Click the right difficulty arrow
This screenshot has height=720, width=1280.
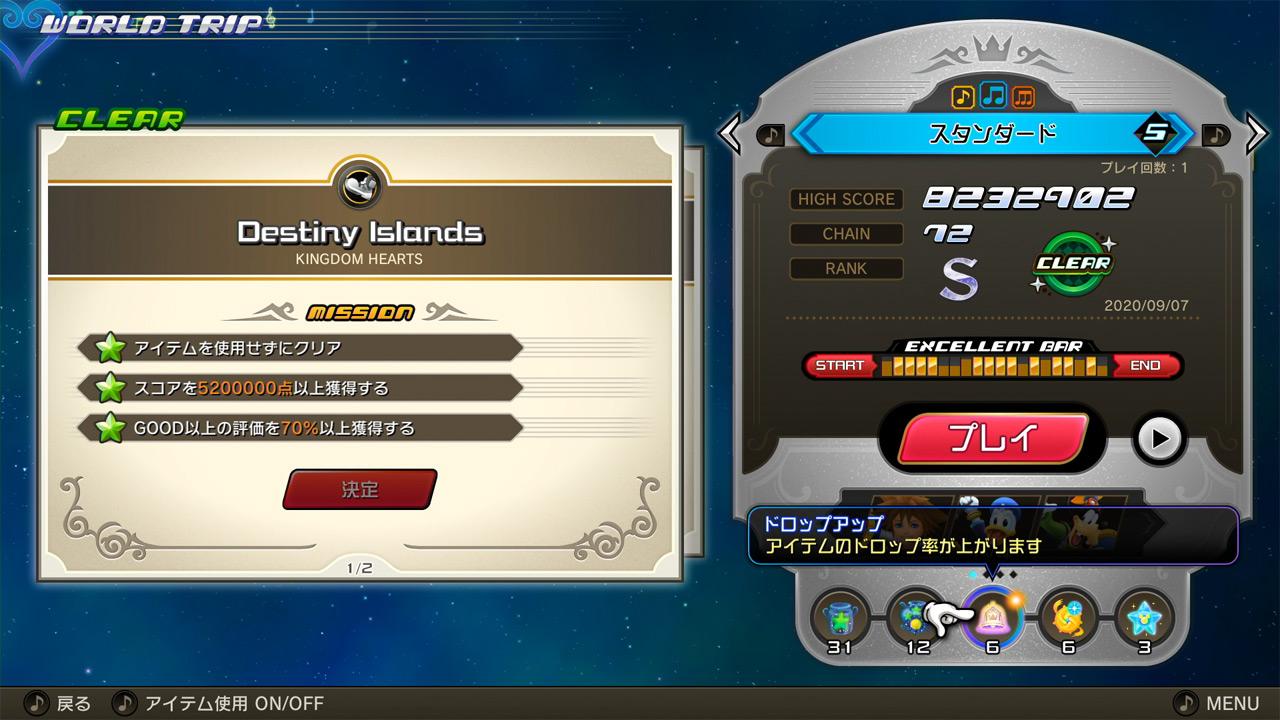point(1256,134)
